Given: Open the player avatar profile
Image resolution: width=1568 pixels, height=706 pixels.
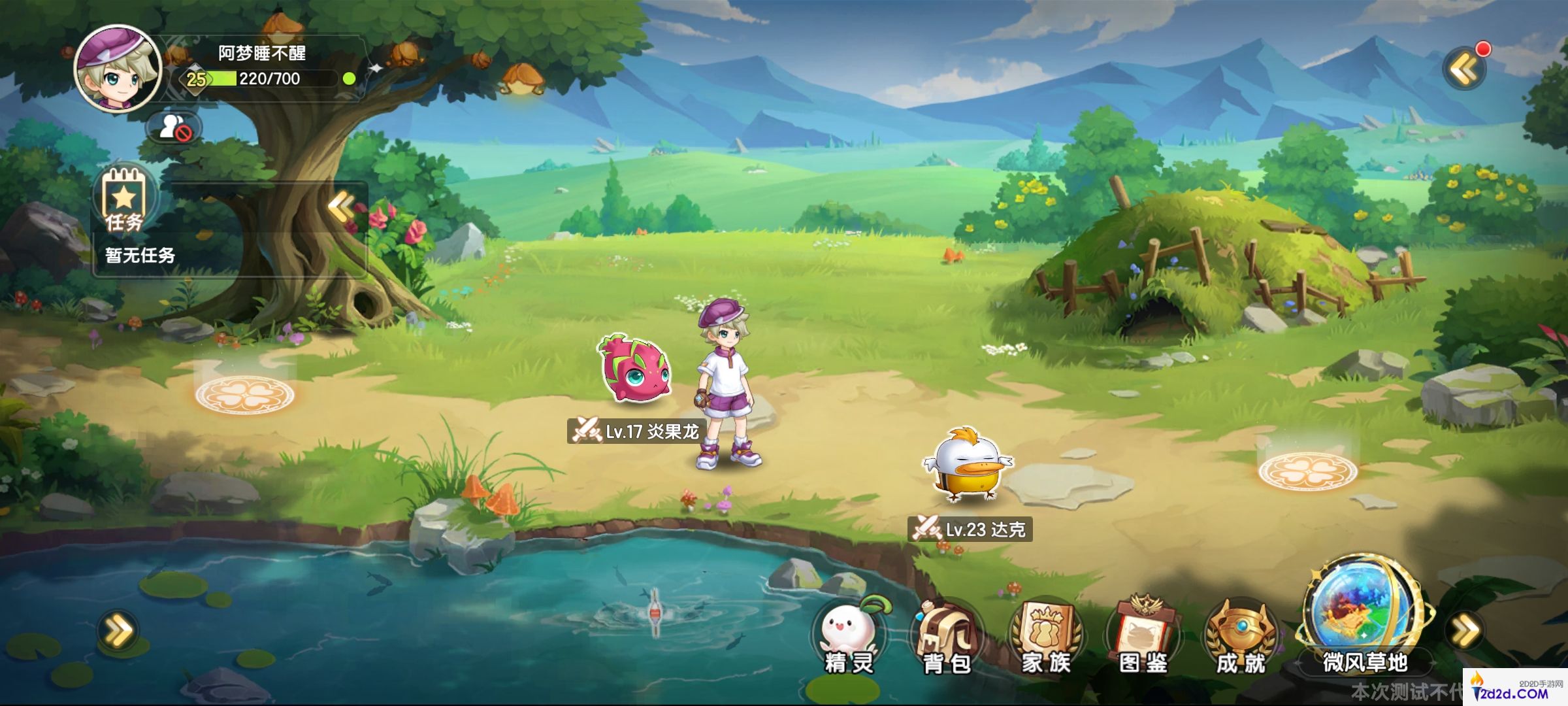Looking at the screenshot, I should click(118, 68).
